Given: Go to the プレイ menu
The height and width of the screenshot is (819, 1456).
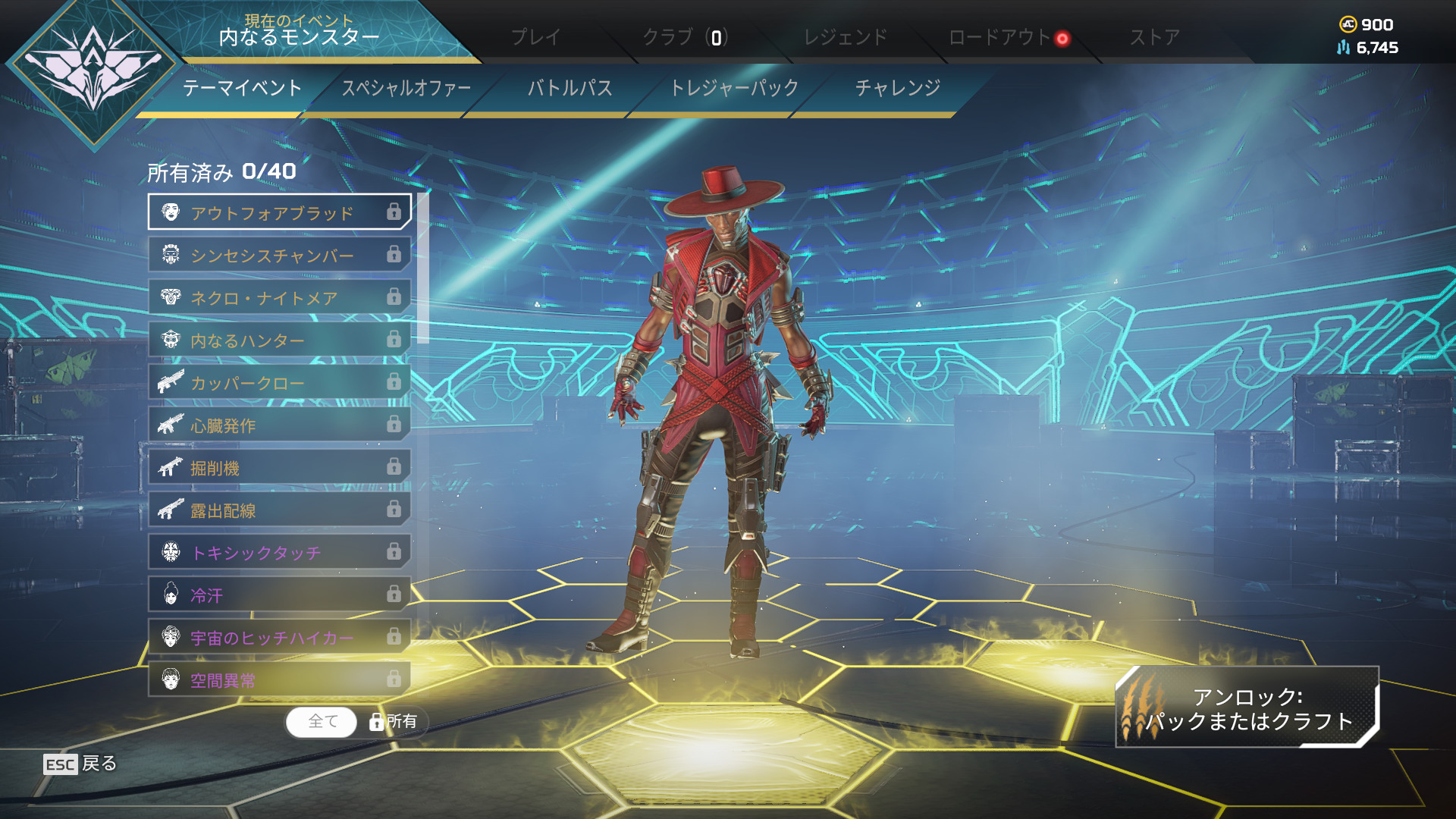Looking at the screenshot, I should click(535, 37).
